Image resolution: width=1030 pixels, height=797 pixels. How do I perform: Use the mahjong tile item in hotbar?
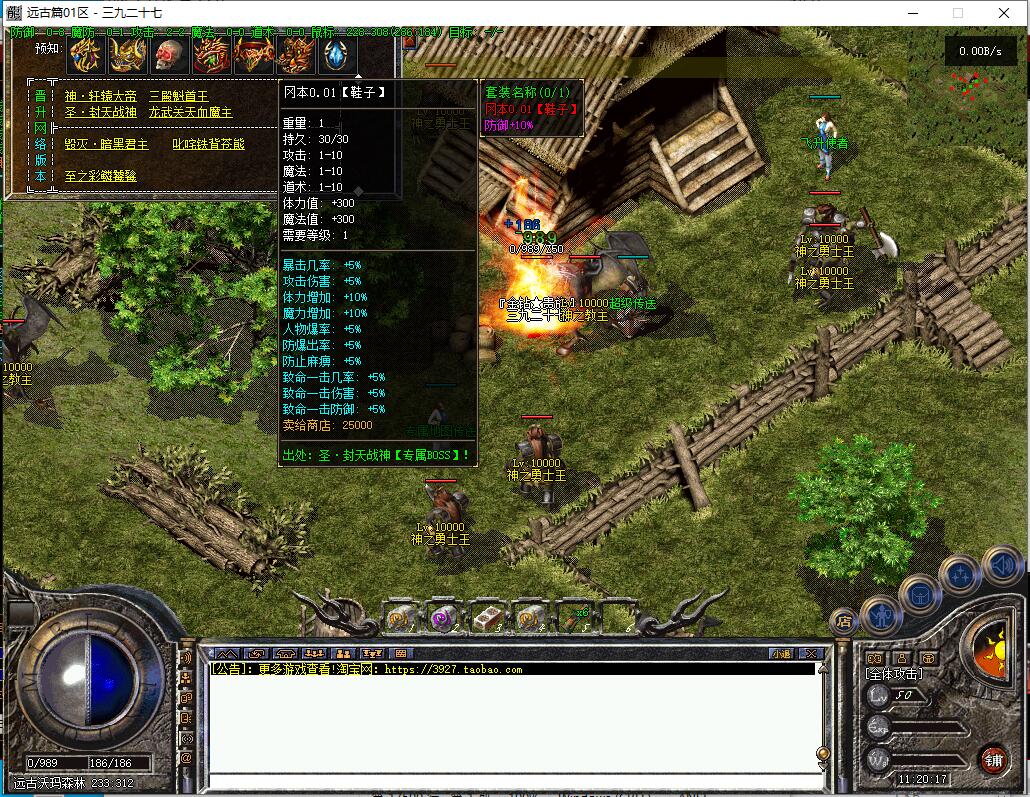click(x=486, y=619)
